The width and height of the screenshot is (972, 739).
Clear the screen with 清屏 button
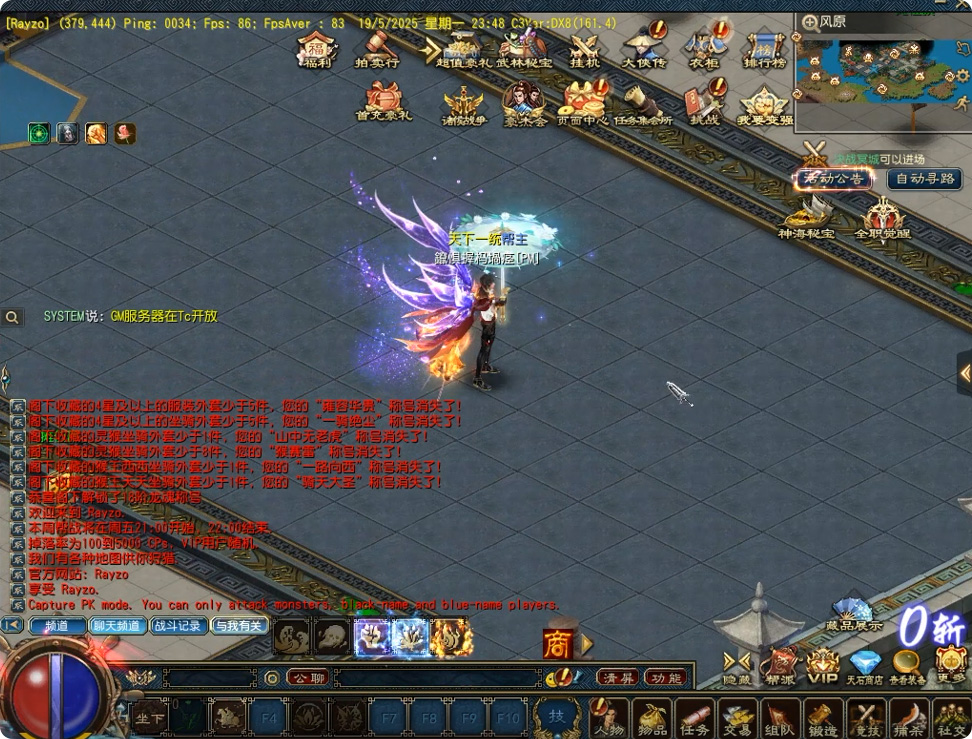click(x=618, y=678)
